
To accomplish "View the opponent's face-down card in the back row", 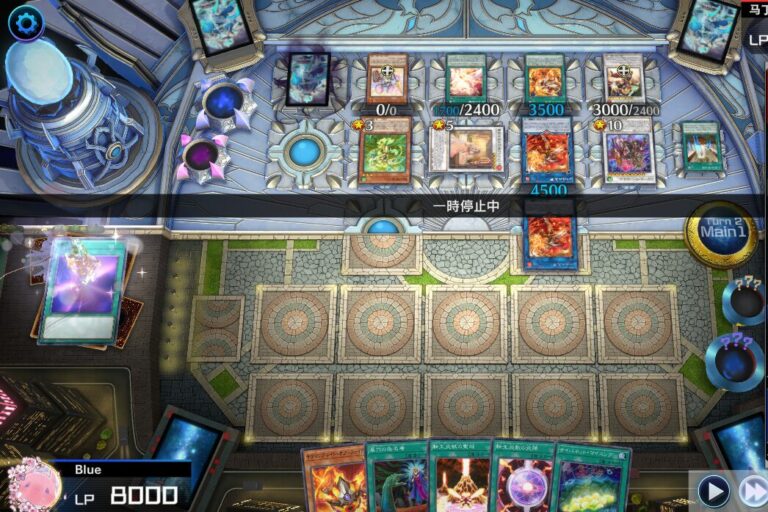I will [x=308, y=79].
